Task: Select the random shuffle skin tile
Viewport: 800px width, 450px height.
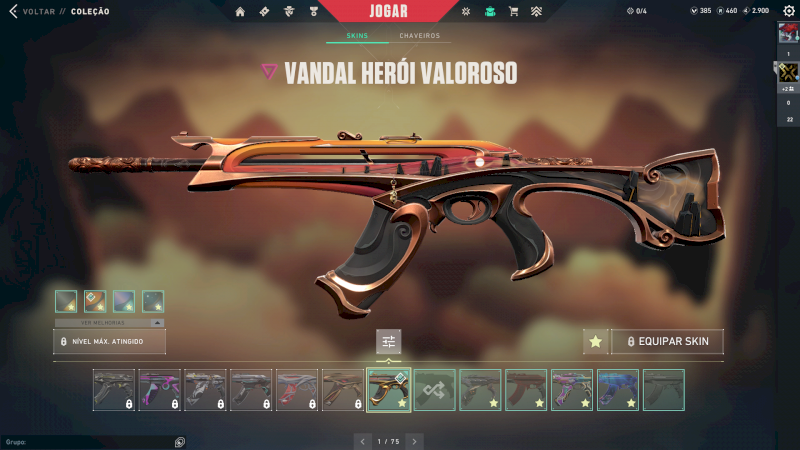Action: [435, 390]
